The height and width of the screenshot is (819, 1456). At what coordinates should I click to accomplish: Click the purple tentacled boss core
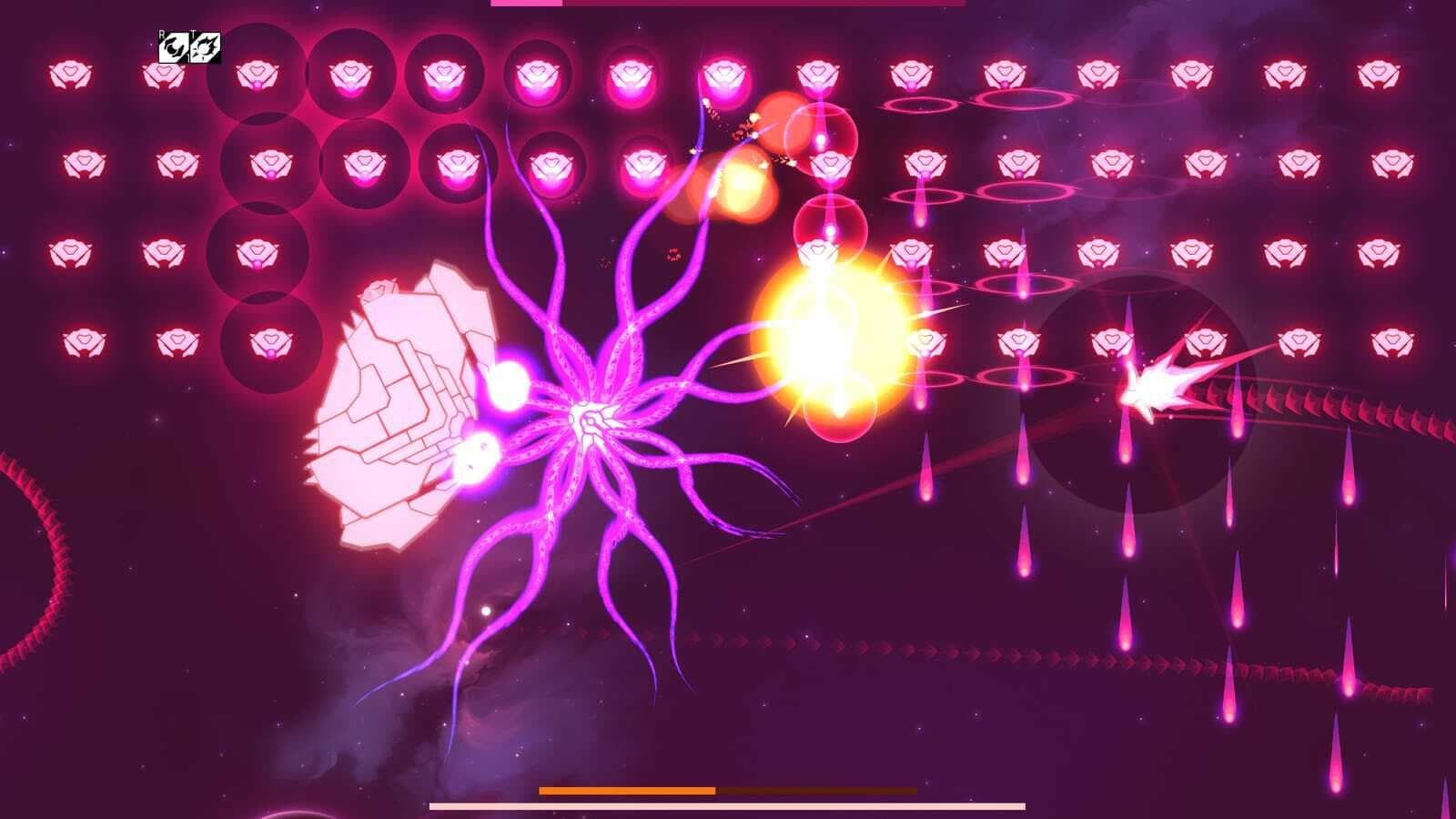[590, 417]
